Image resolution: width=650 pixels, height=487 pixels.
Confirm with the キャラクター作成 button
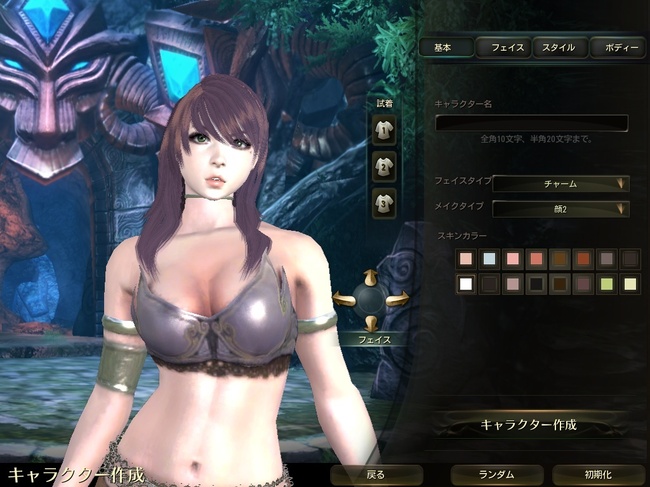pos(529,425)
